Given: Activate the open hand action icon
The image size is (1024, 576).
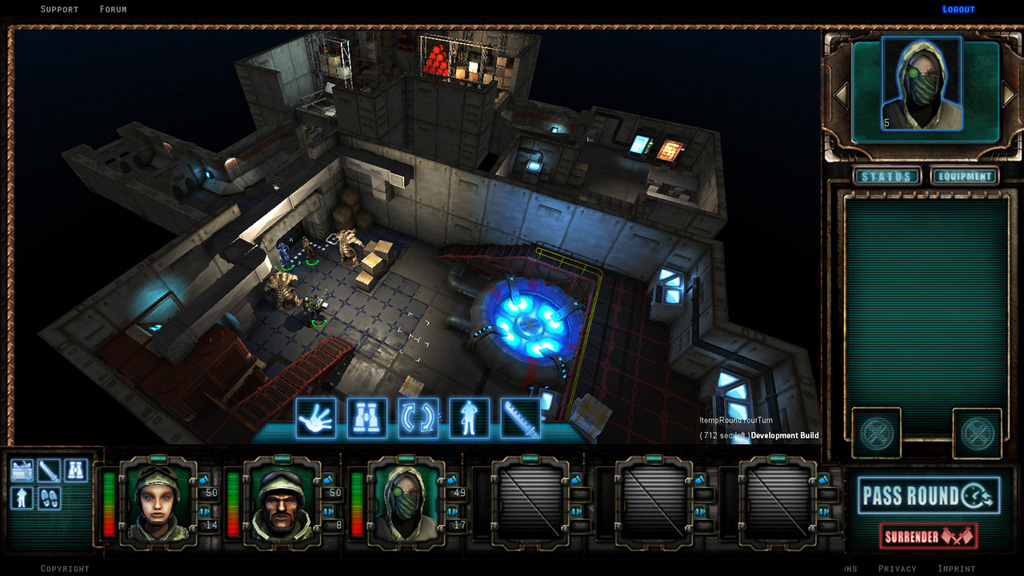Looking at the screenshot, I should (316, 418).
